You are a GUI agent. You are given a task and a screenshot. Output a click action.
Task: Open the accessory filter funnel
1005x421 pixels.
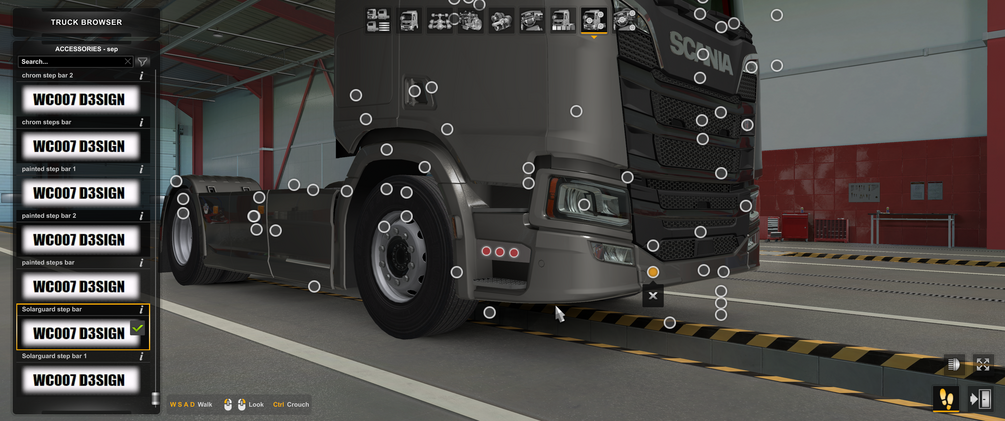[143, 62]
